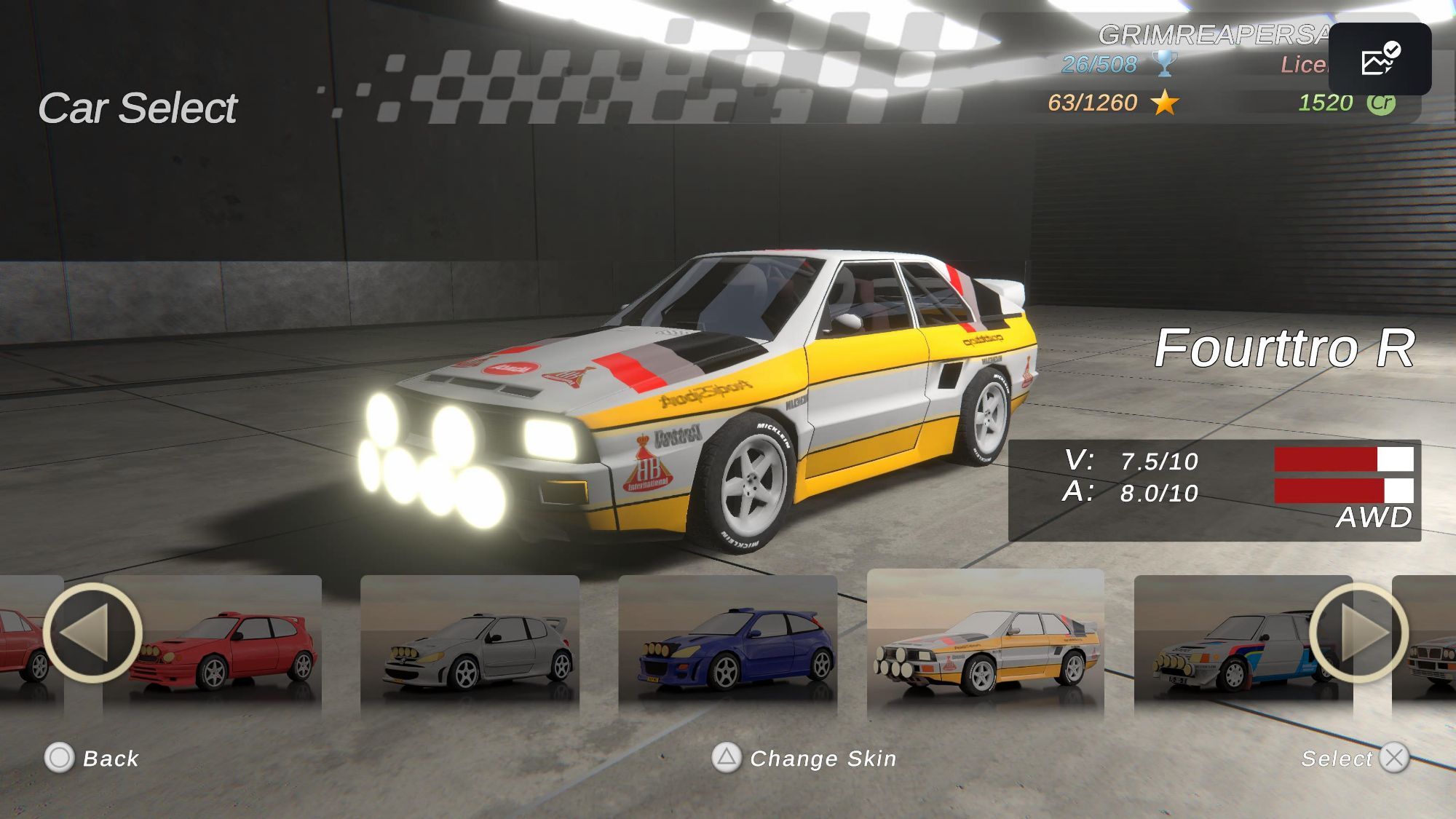Pick the blue rally car thumbnail
The height and width of the screenshot is (819, 1456).
728,644
